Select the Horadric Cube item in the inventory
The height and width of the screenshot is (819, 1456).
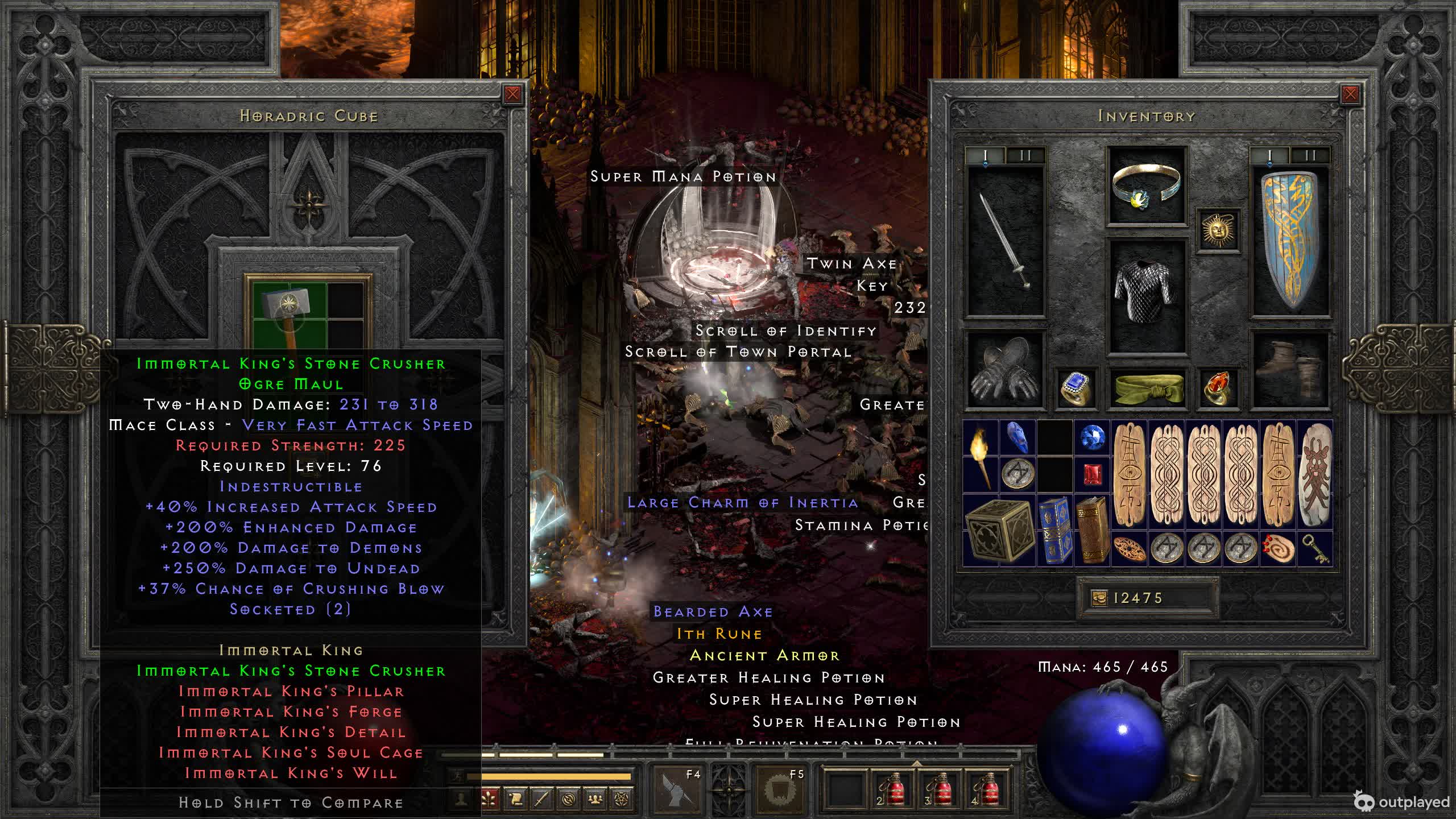pos(999,531)
